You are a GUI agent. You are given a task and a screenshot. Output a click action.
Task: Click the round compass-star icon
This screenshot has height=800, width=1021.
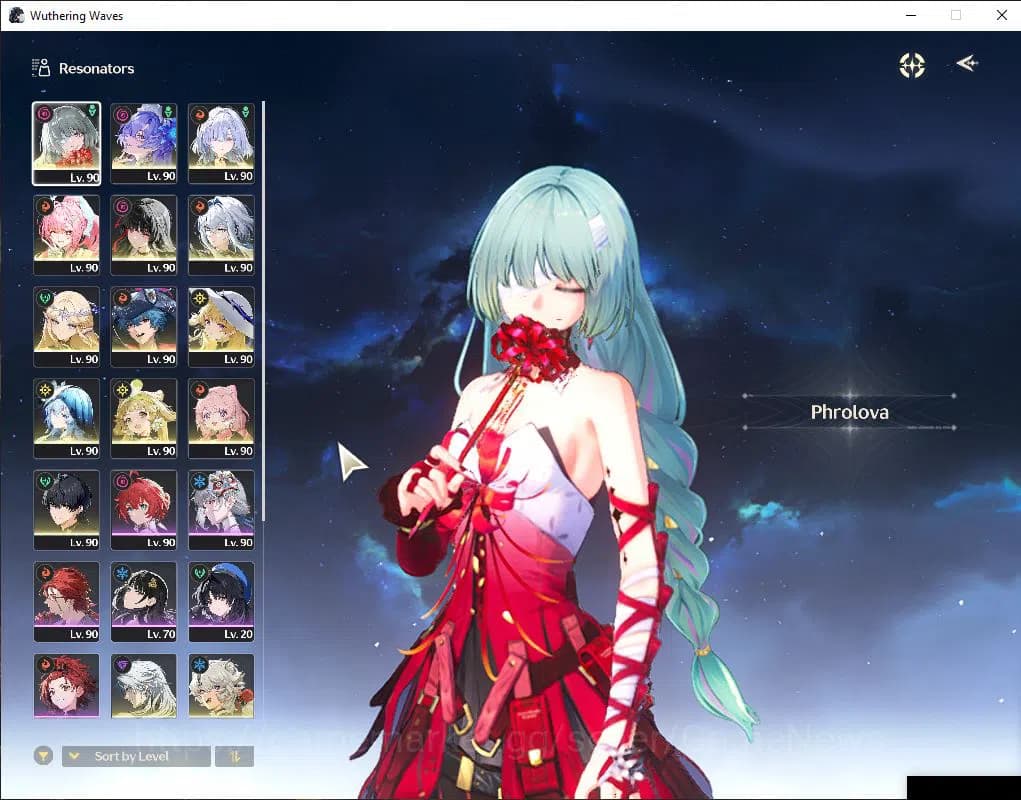912,65
